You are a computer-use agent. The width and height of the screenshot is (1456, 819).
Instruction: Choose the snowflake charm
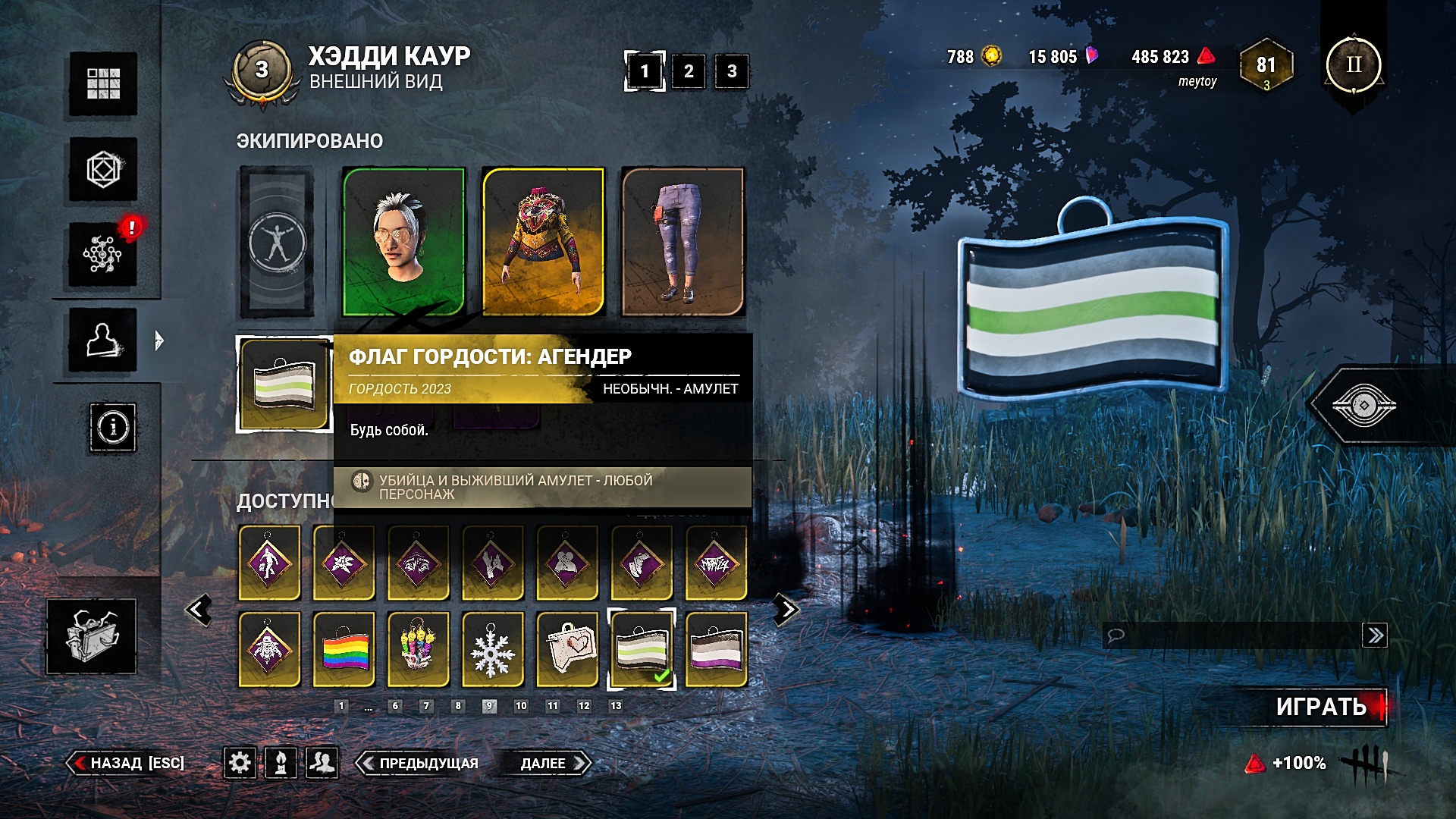[x=492, y=650]
